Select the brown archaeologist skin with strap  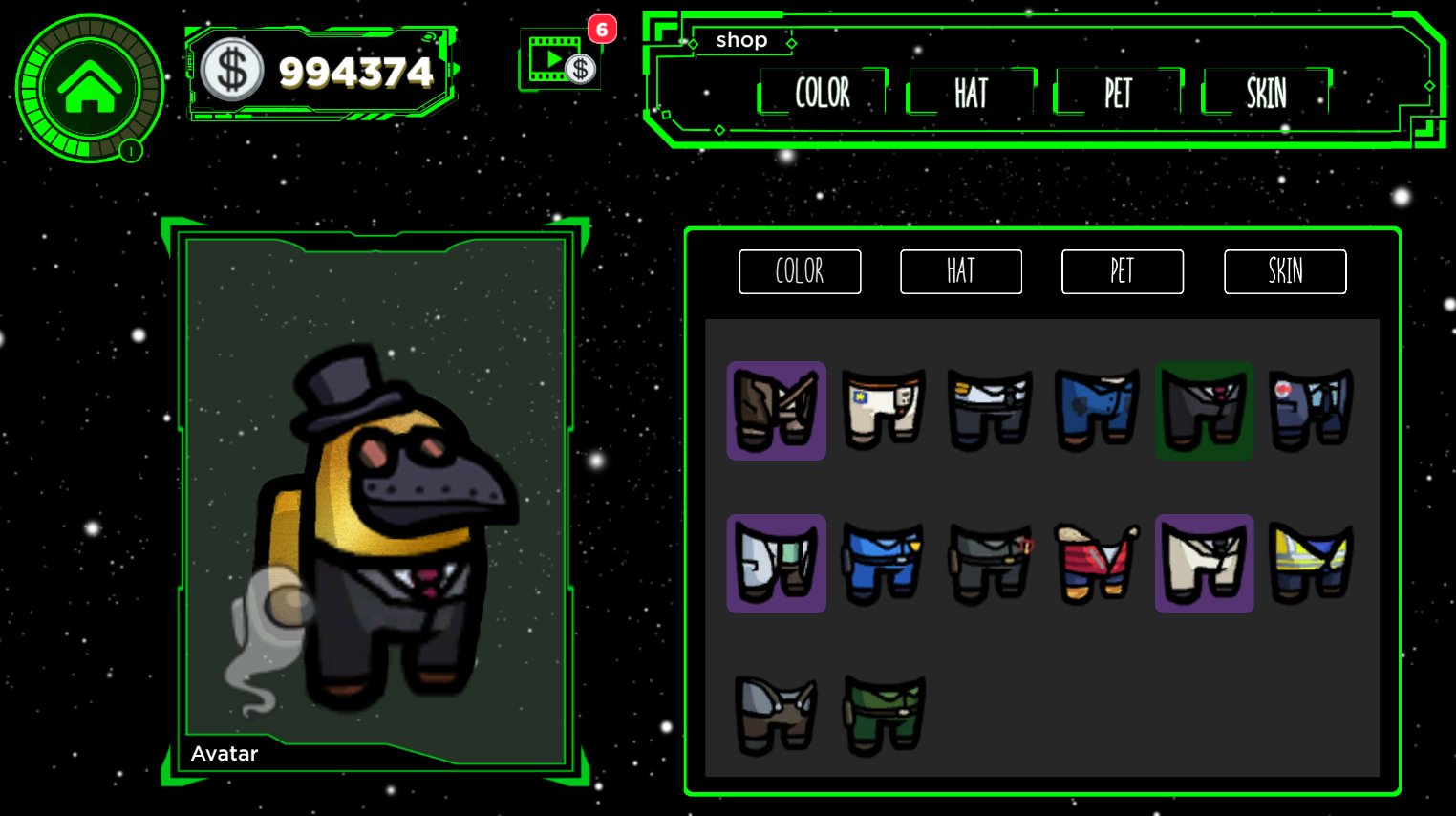(x=776, y=411)
